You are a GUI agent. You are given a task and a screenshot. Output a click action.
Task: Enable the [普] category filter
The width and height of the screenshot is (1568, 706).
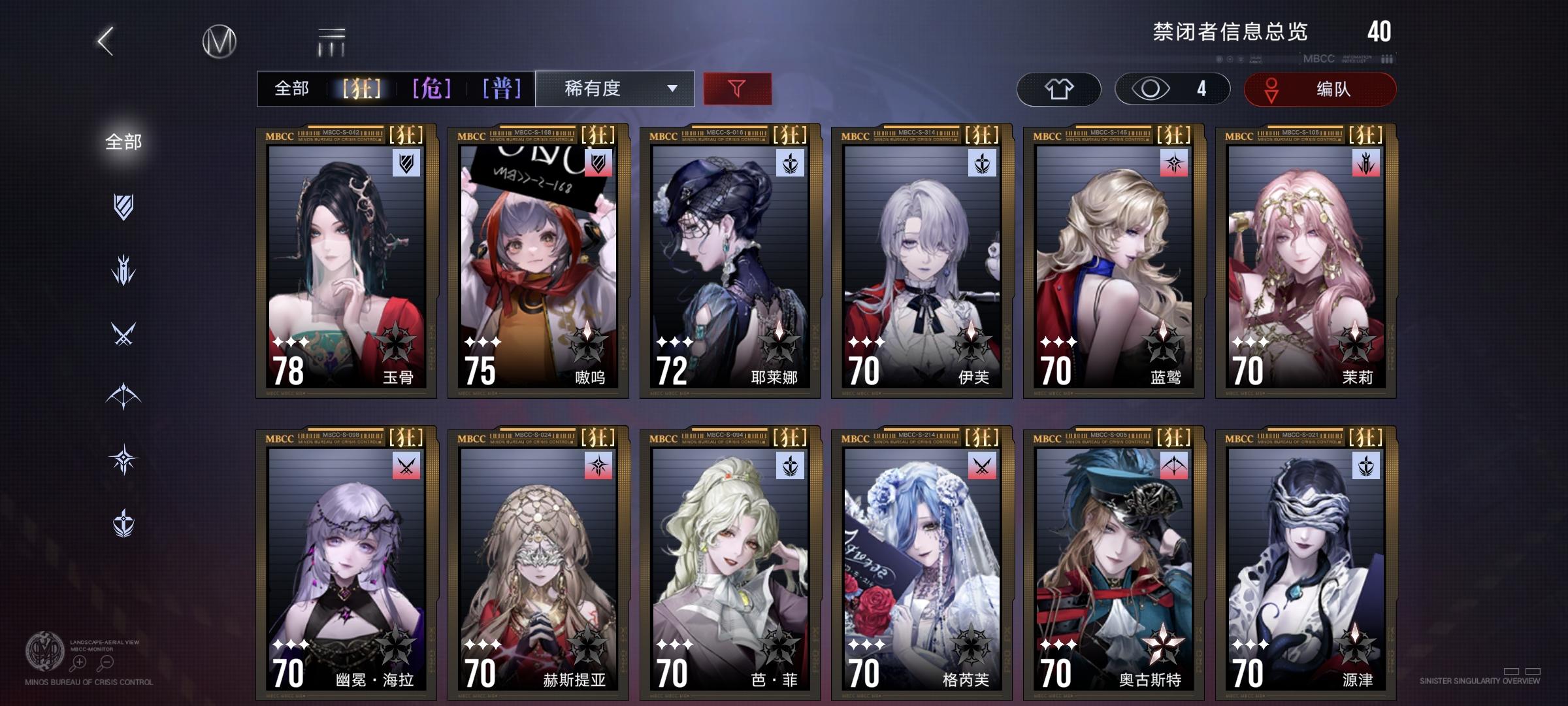click(x=503, y=87)
